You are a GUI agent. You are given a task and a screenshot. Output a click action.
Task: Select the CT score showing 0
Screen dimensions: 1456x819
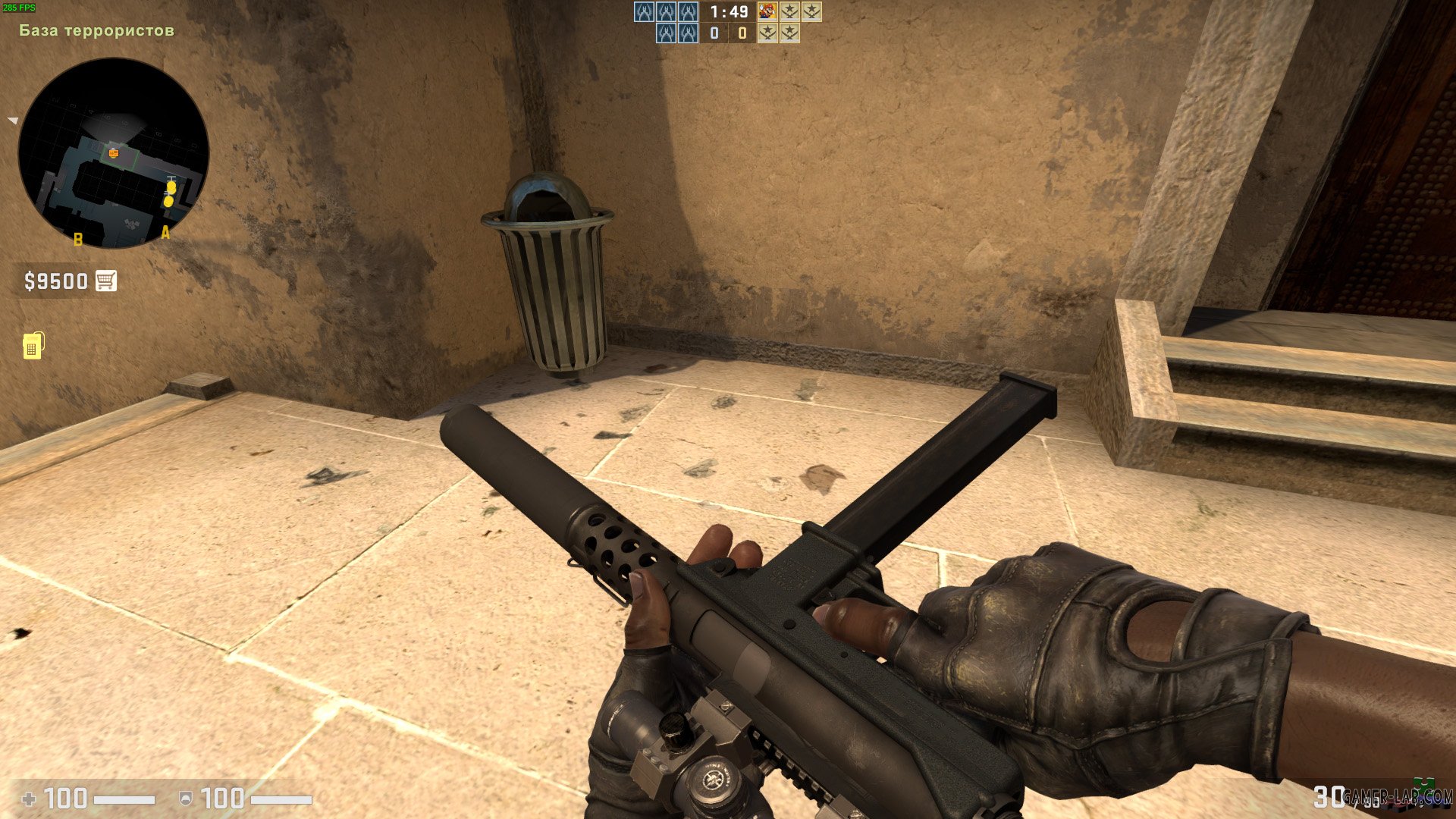point(714,34)
